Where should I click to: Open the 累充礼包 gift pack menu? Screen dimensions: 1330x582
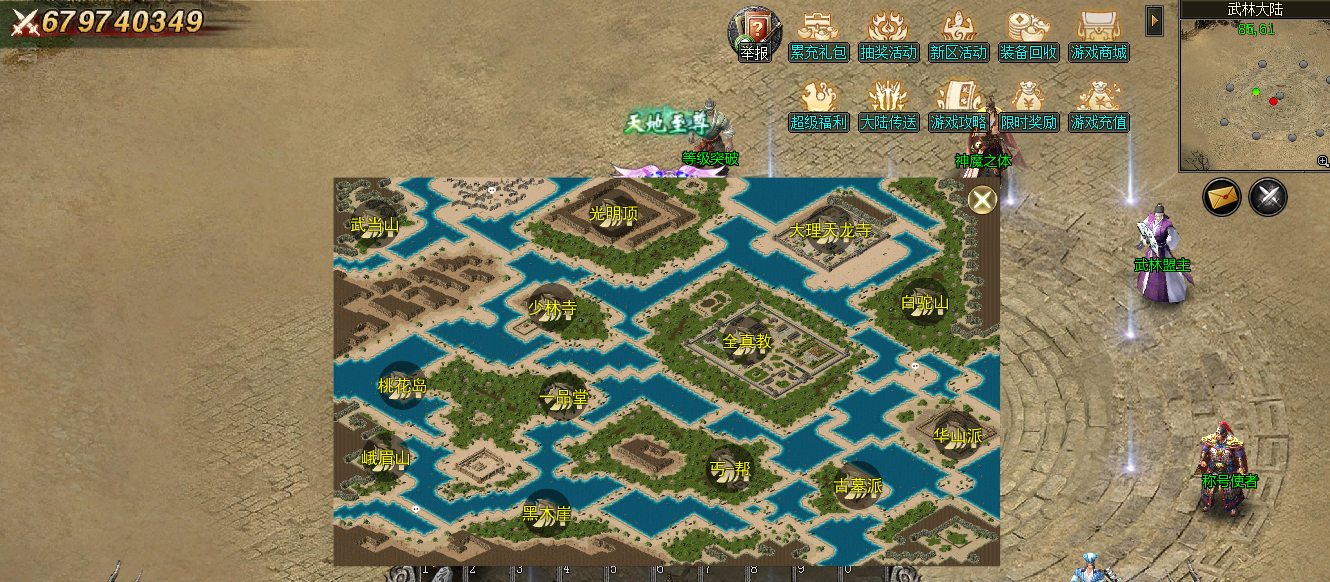pos(819,36)
